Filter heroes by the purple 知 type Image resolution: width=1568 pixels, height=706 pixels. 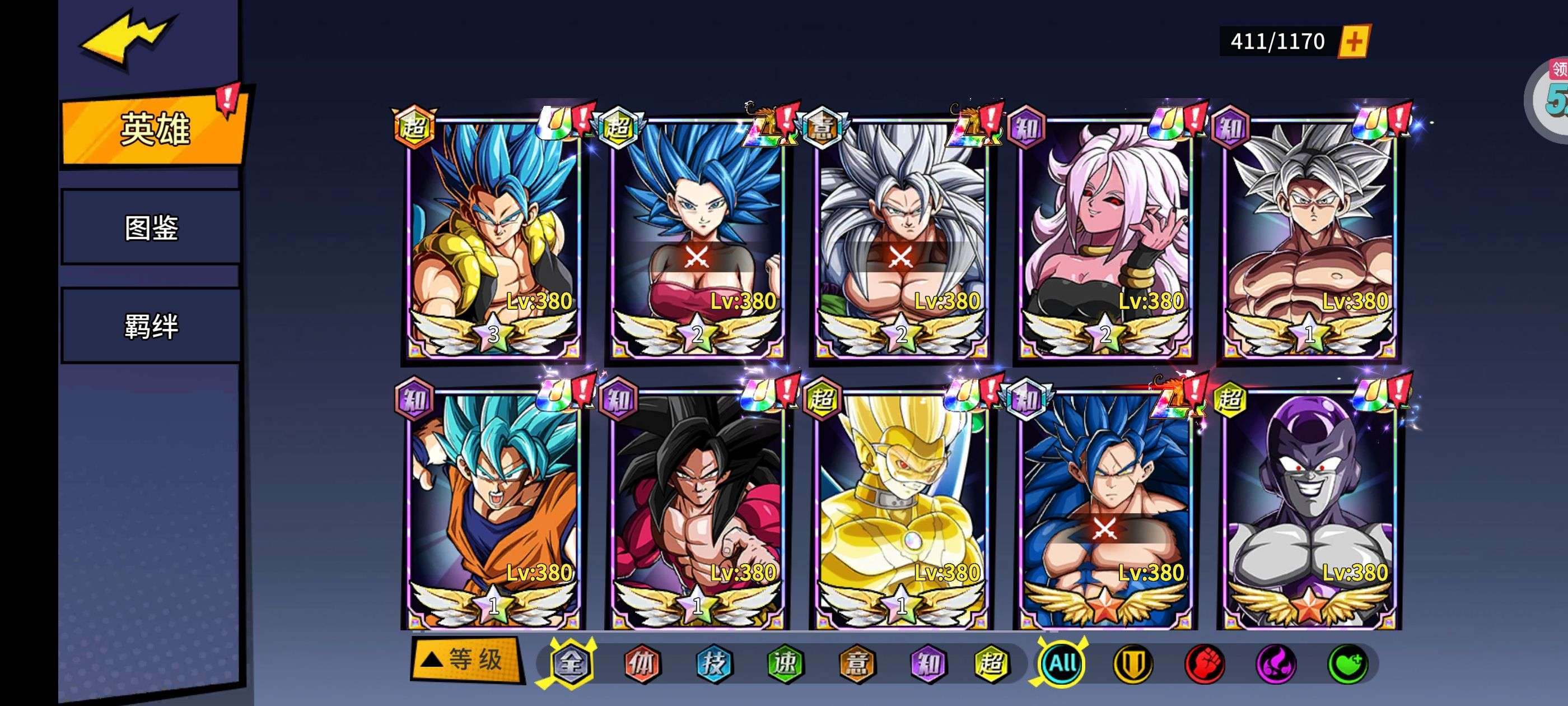(x=928, y=663)
